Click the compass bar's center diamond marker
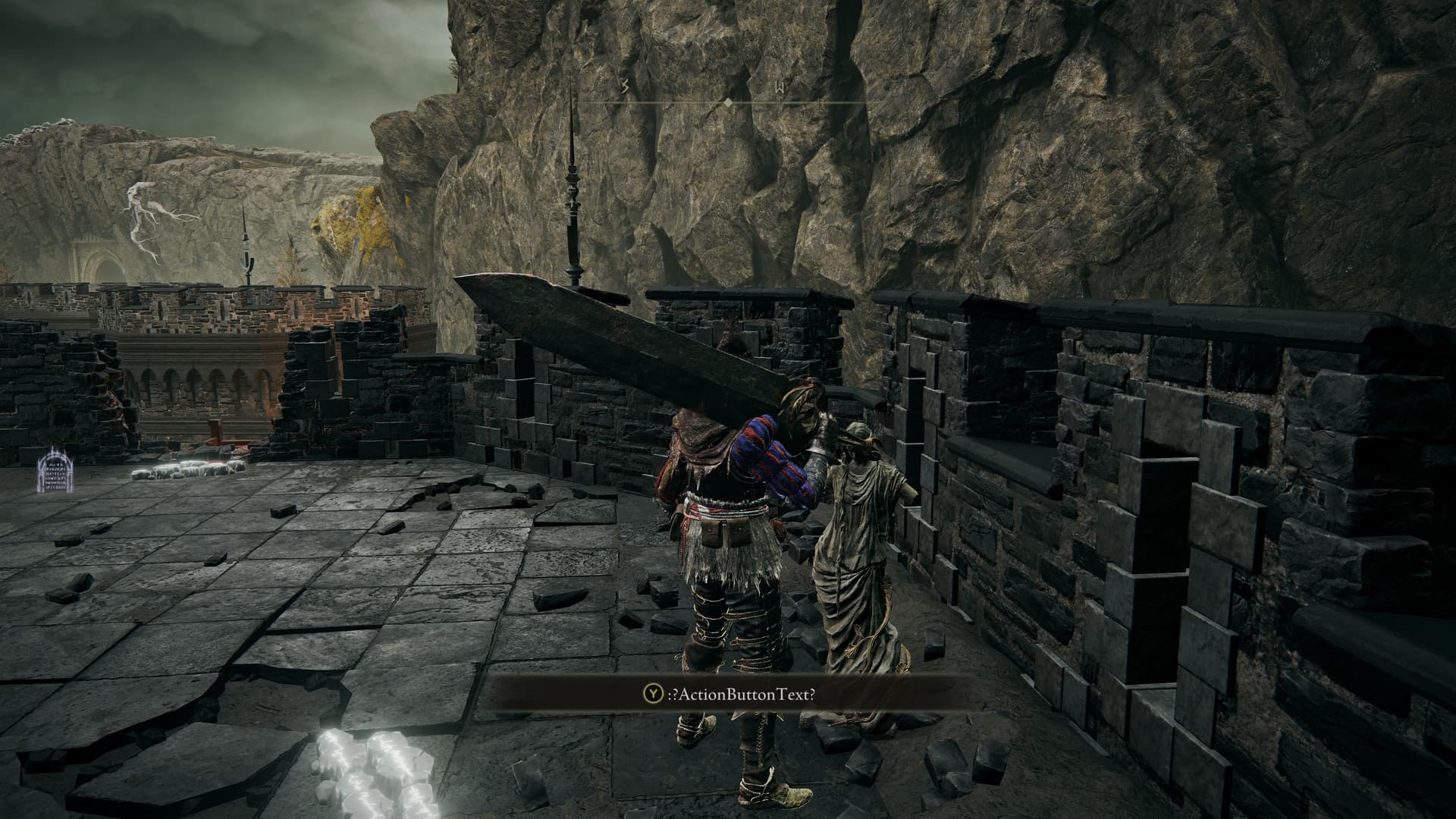This screenshot has width=1456, height=819. click(x=728, y=102)
